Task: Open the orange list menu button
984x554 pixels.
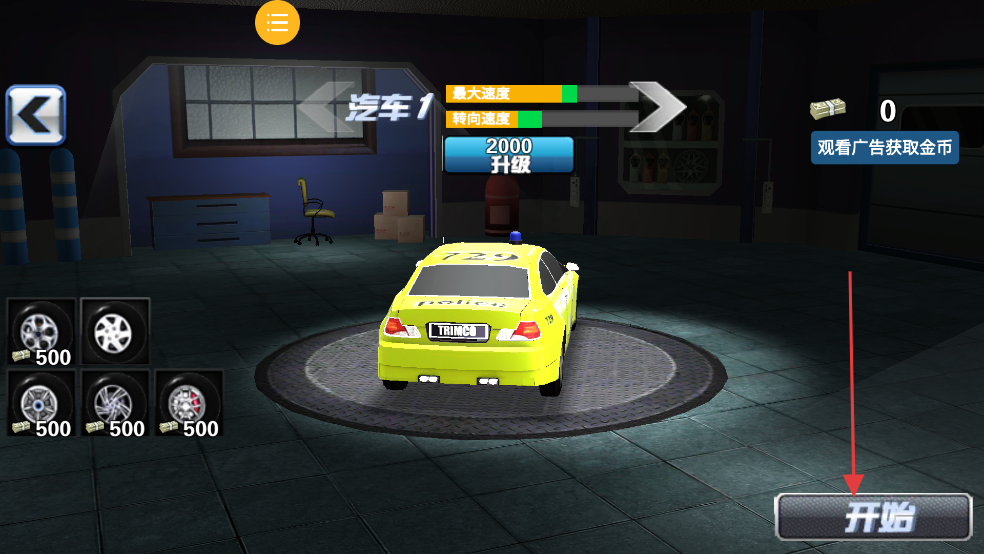Action: click(x=277, y=22)
